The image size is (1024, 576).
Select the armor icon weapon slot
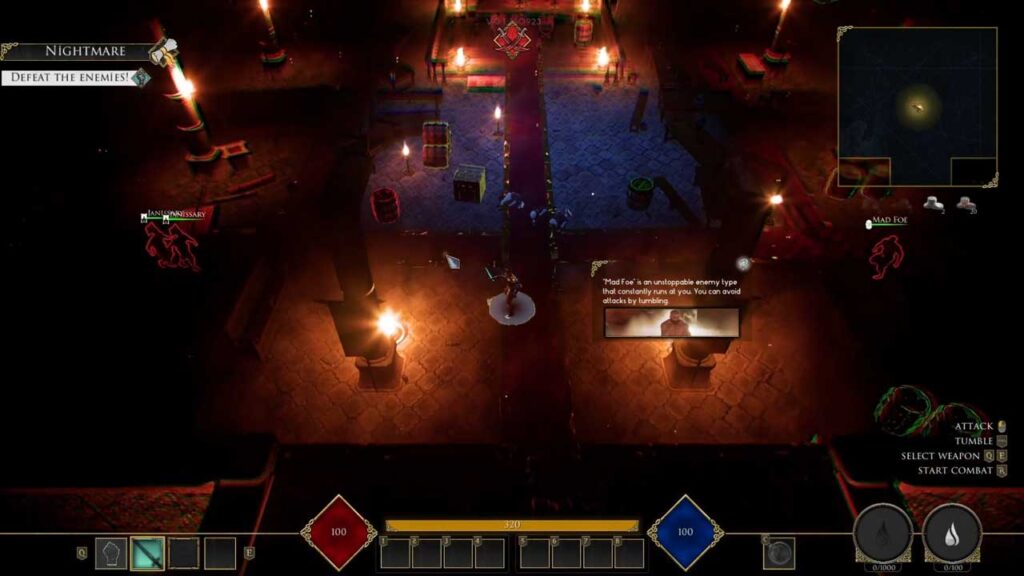(112, 553)
